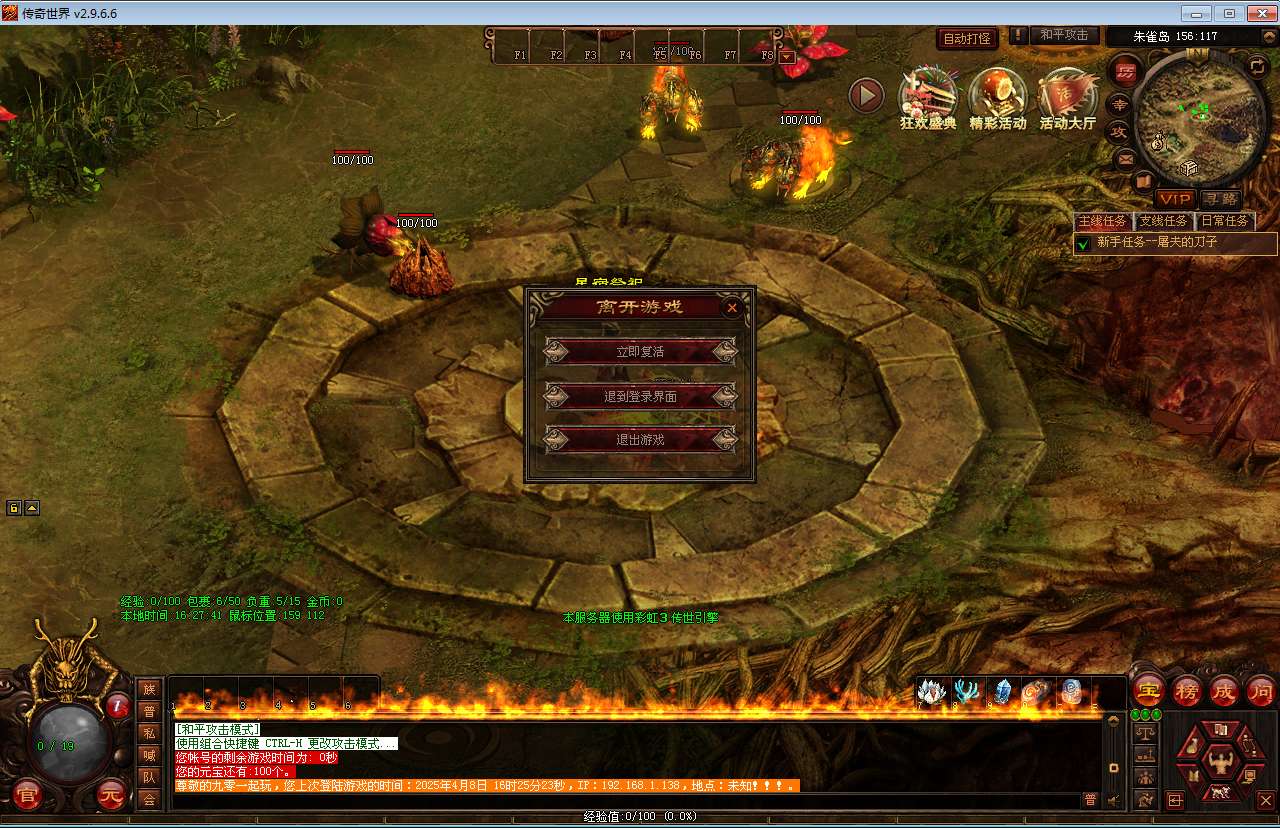
Task: Choose 立即复活 to revive immediately
Action: (x=640, y=351)
